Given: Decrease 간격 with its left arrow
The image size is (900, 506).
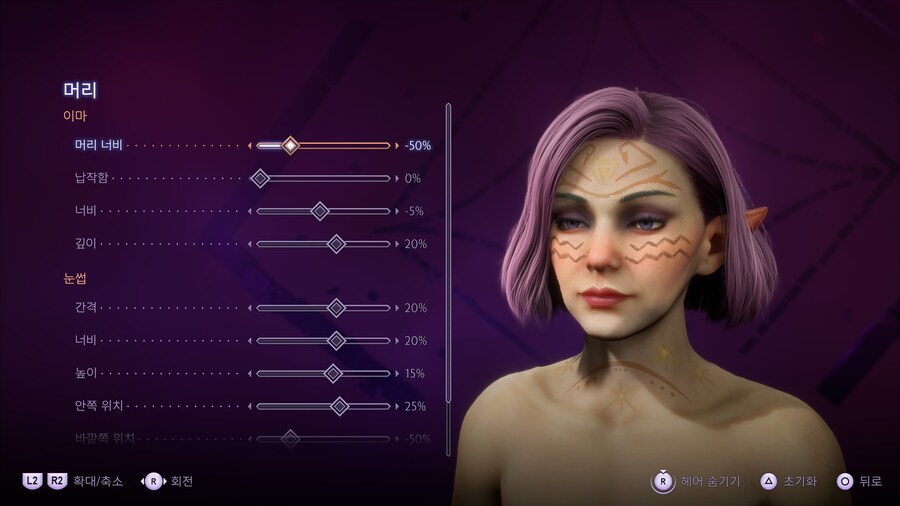Looking at the screenshot, I should click(250, 308).
